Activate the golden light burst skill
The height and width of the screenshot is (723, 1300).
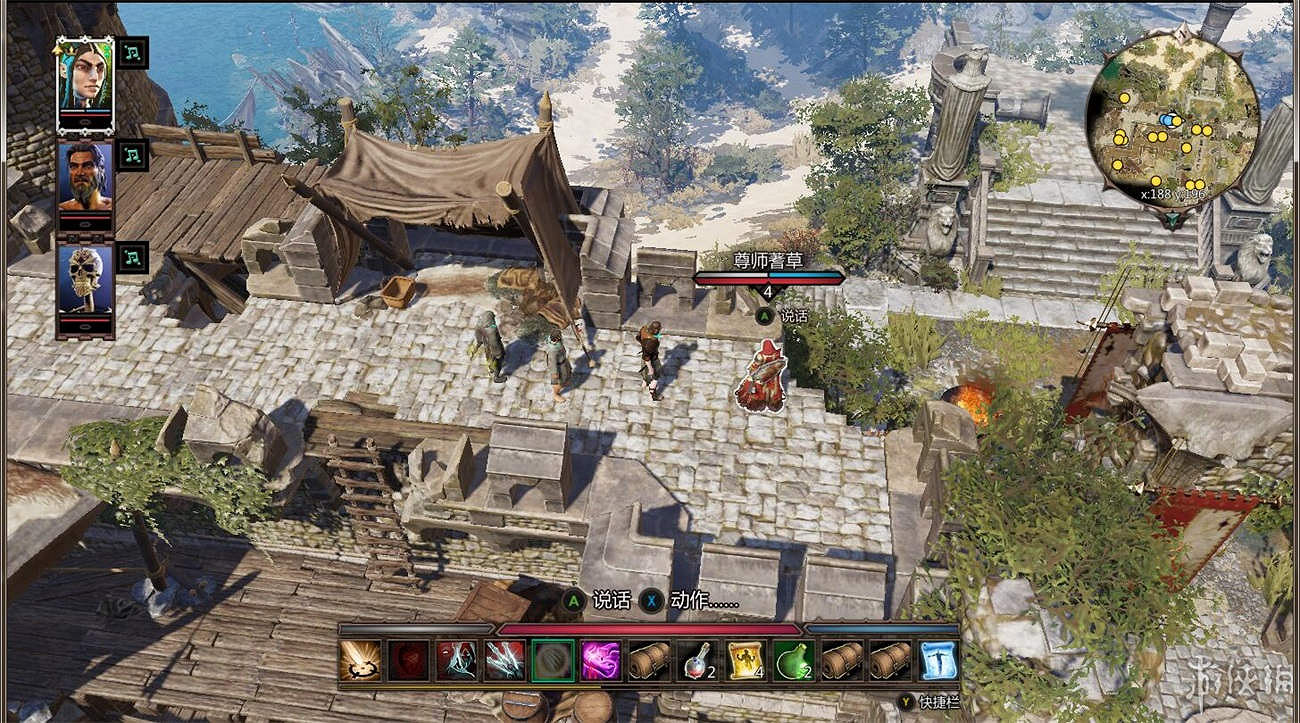360,661
